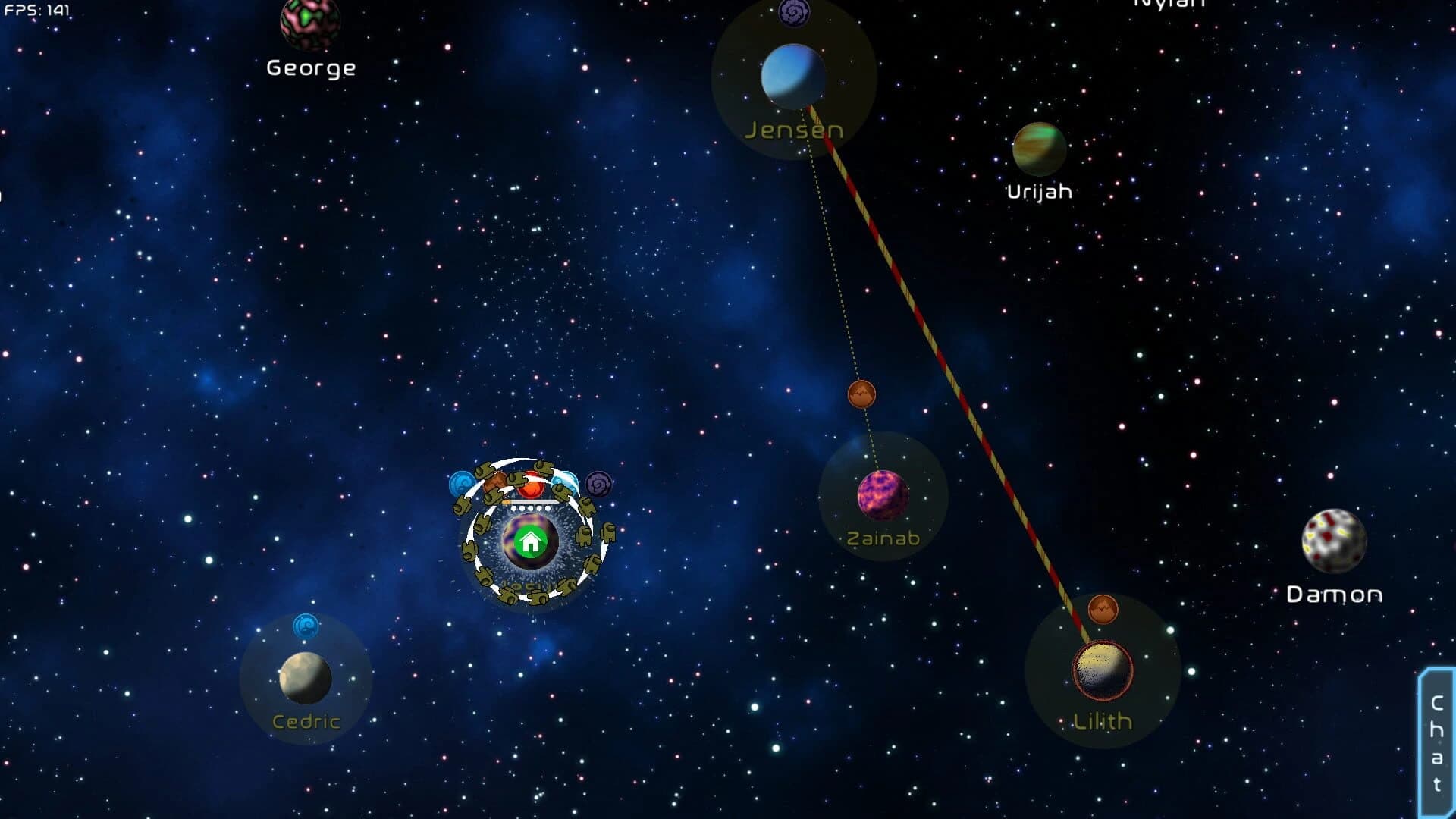
Task: Click the progress bar above the home planet
Action: click(x=531, y=501)
